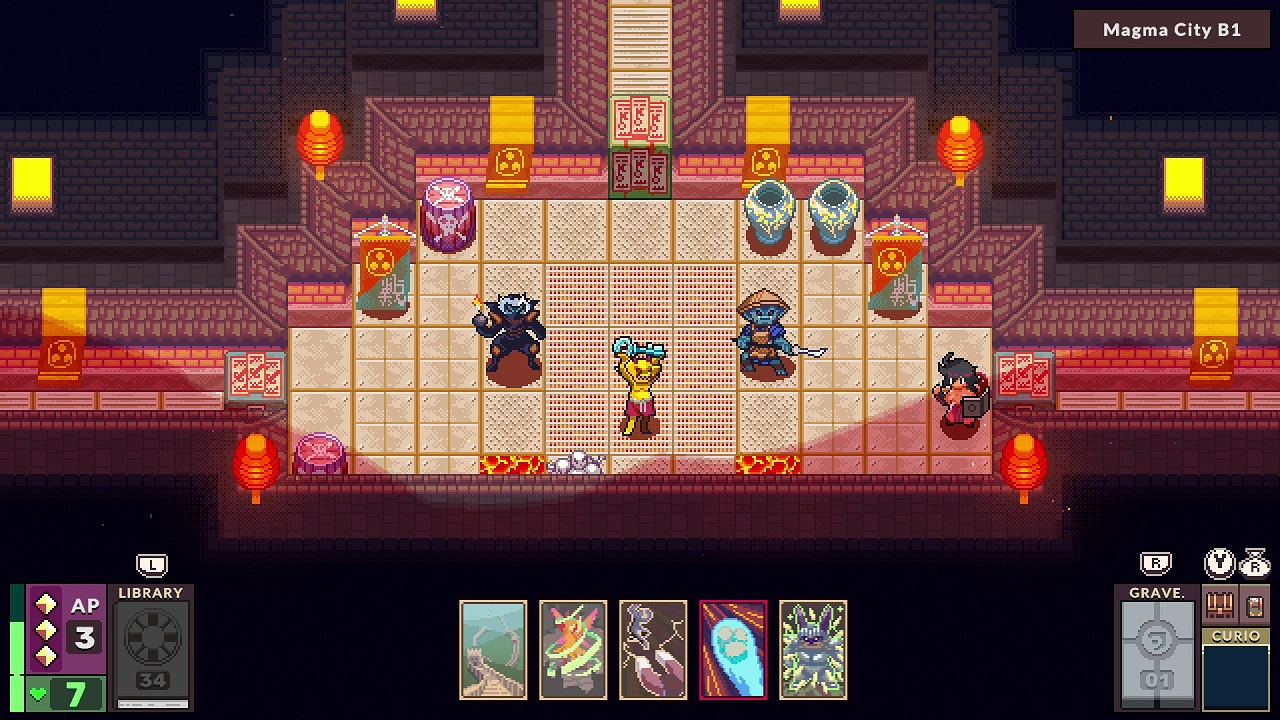Image resolution: width=1280 pixels, height=720 pixels.
Task: Select the rightmost spiky beast card
Action: 813,650
